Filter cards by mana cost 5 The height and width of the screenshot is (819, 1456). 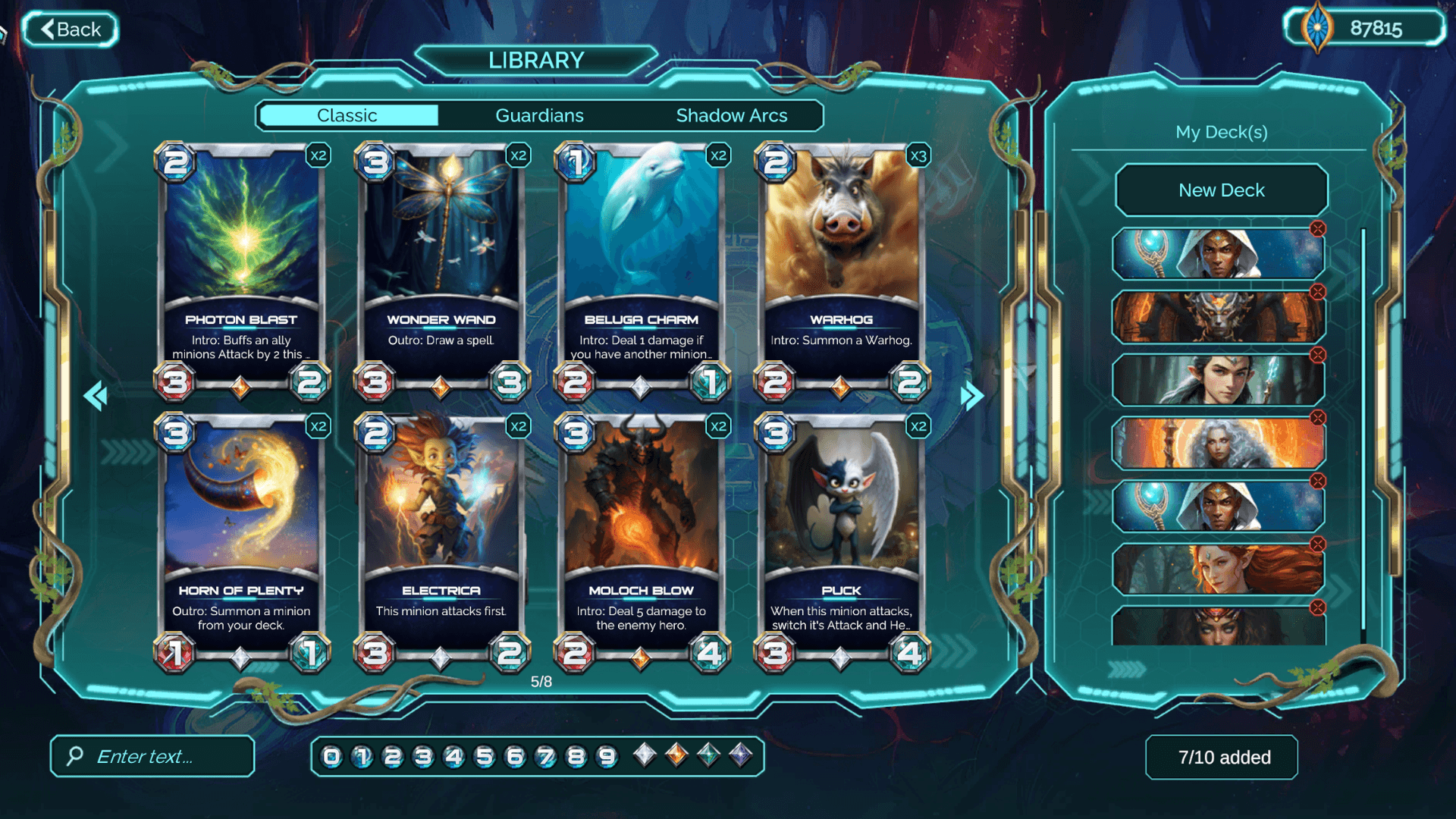483,756
